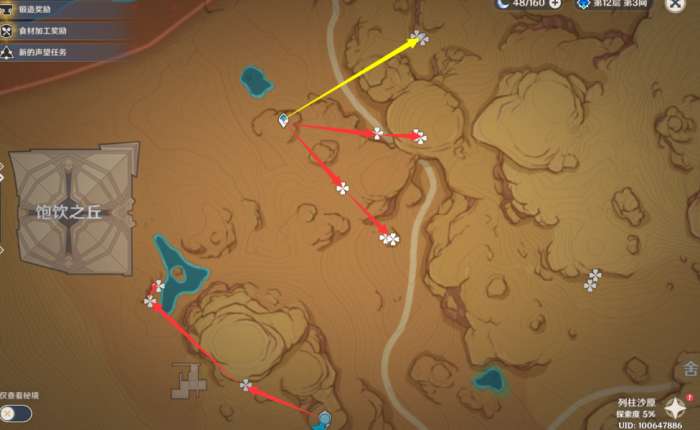
Task: Select the blue waypoint at the bottom red path
Action: pos(324,417)
